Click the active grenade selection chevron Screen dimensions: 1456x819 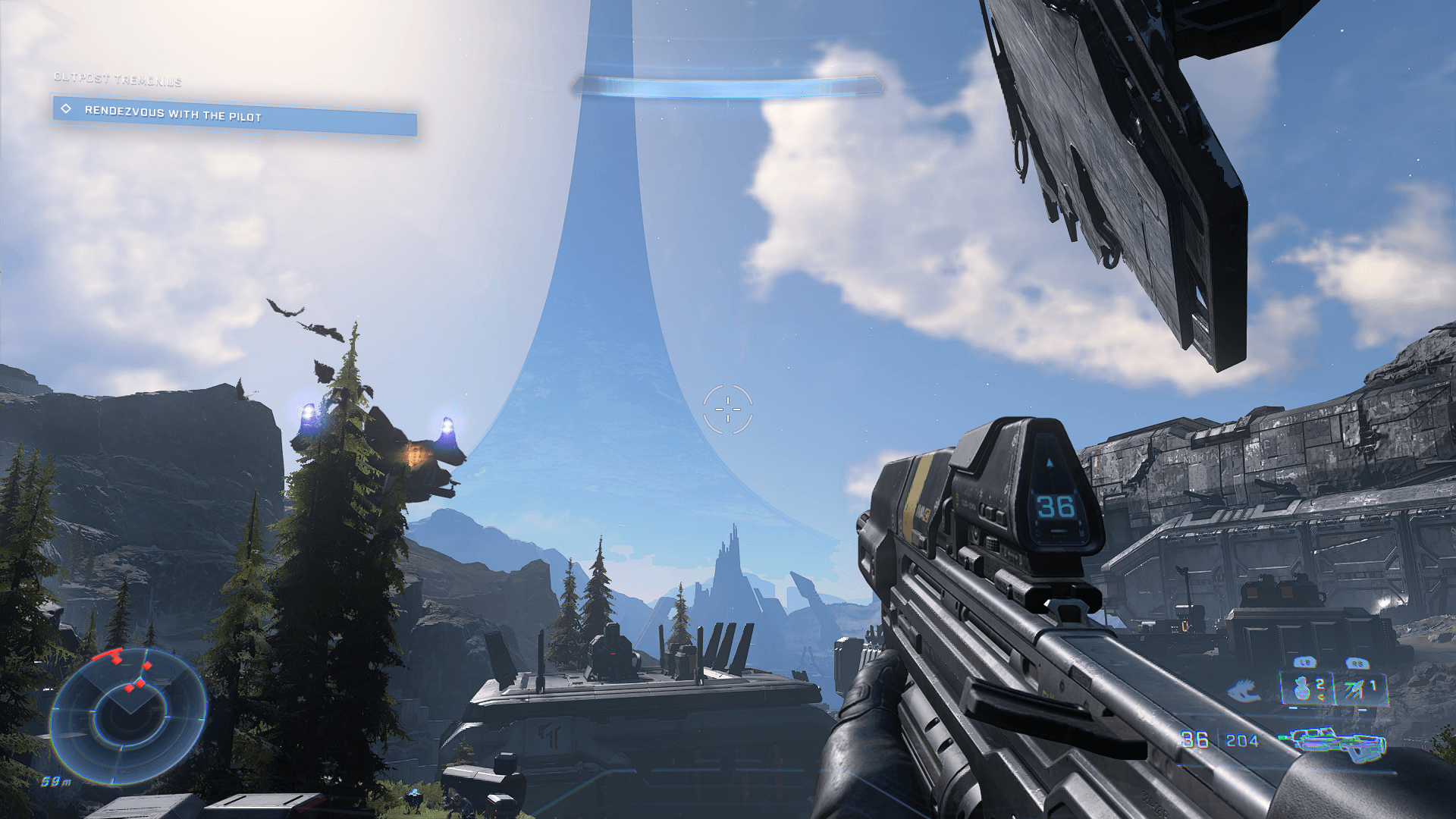[1323, 697]
